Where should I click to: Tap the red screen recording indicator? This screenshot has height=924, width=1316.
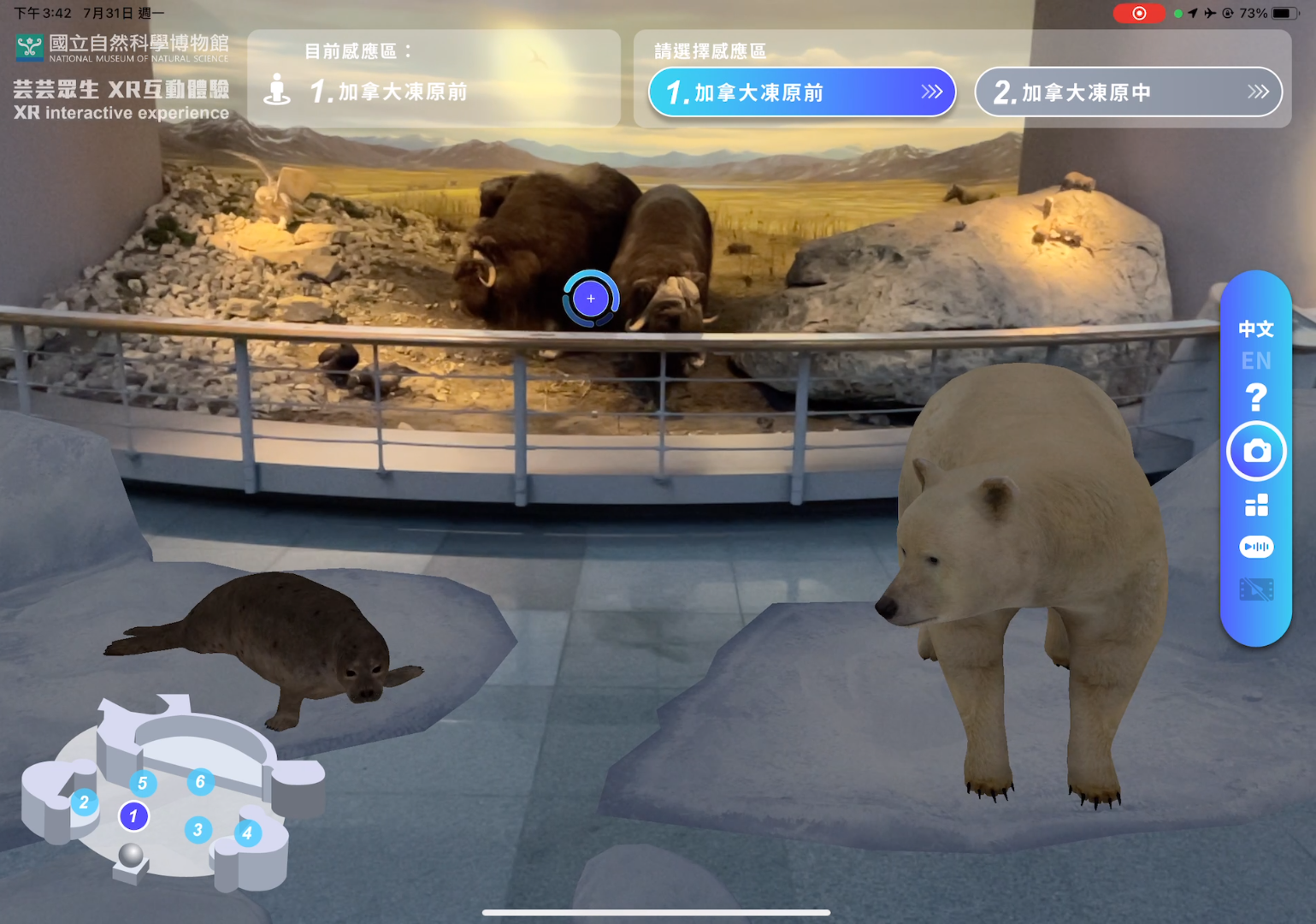(1138, 13)
